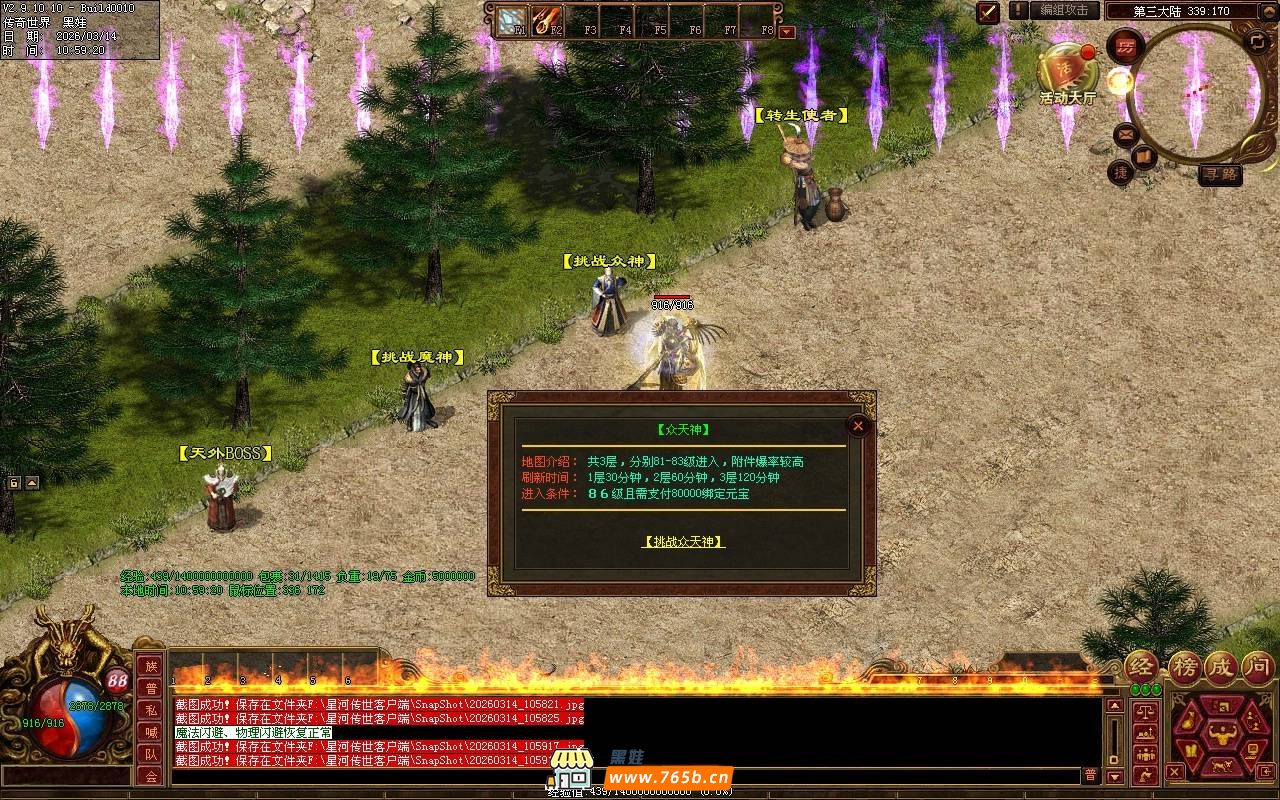Open the 捷 shortcut button near the minimap
The width and height of the screenshot is (1280, 800).
[x=1120, y=172]
